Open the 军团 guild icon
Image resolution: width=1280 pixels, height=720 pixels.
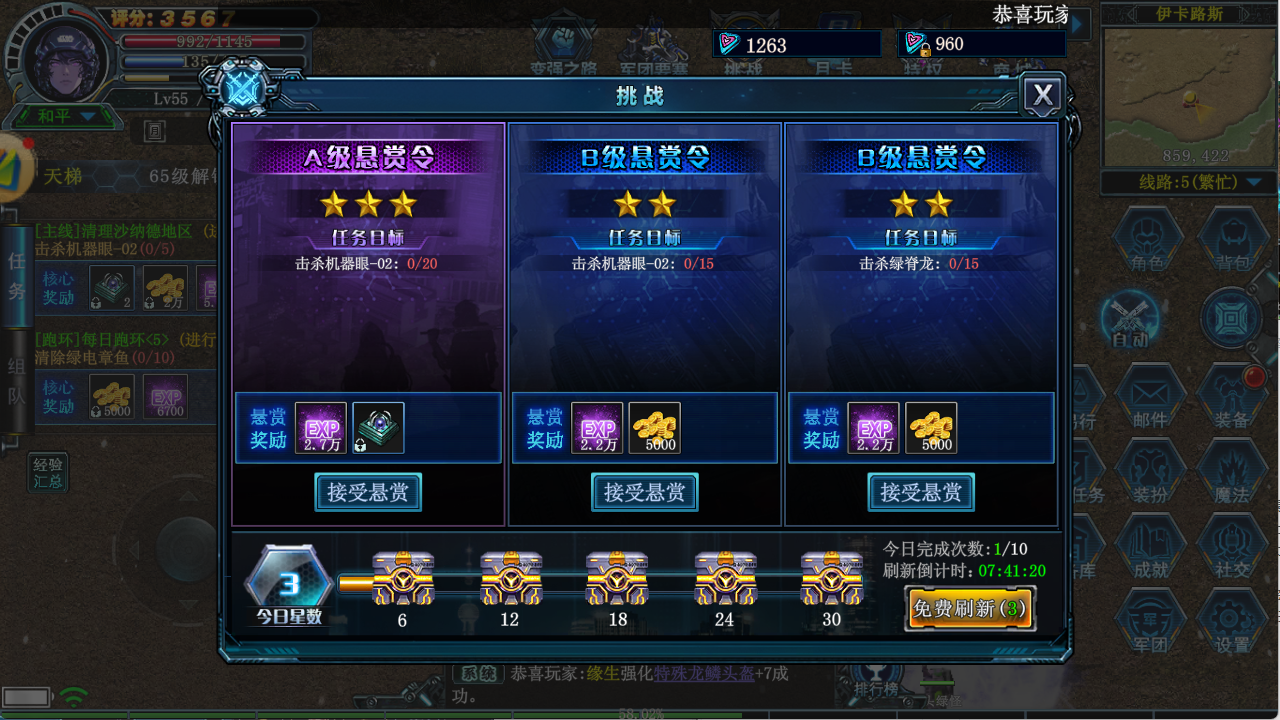pos(1148,620)
